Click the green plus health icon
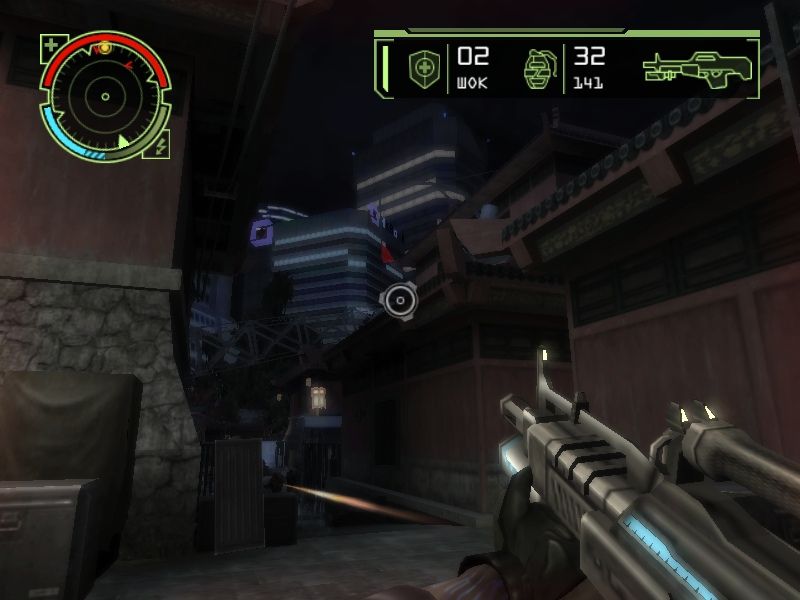Viewport: 800px width, 600px height. (x=51, y=45)
